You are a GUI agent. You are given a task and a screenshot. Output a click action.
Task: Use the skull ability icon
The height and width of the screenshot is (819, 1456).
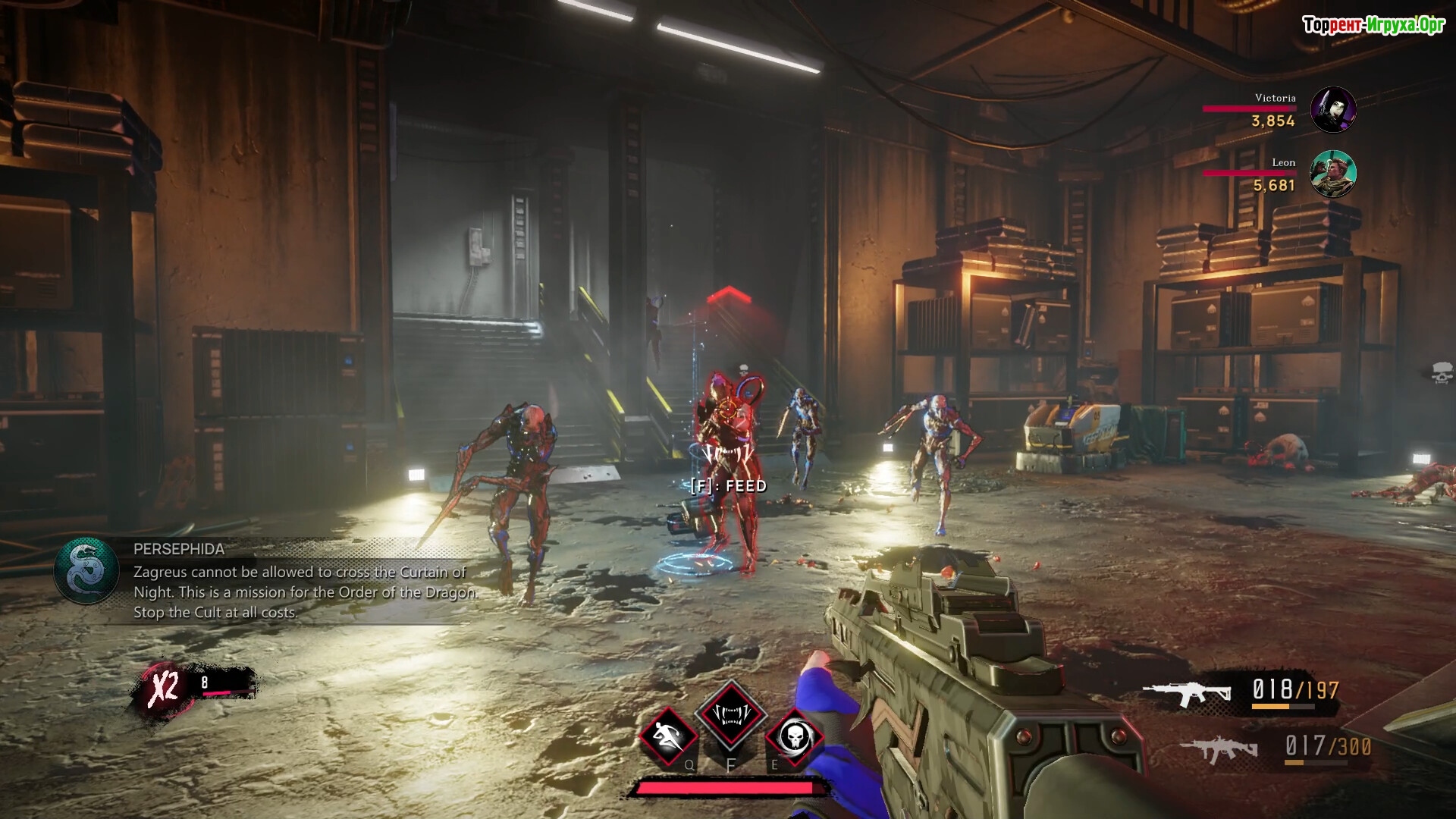coord(793,736)
